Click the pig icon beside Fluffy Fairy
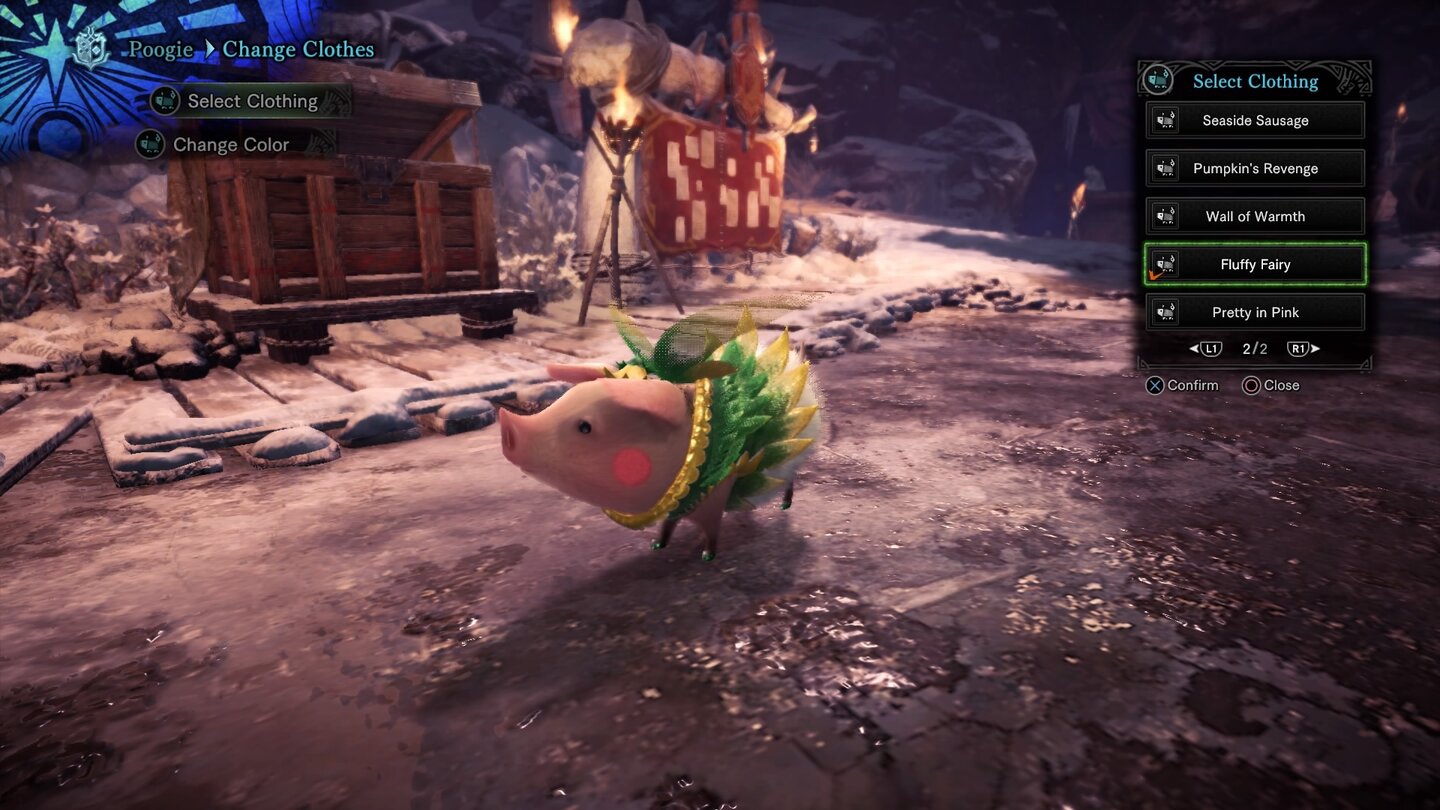 (1168, 264)
